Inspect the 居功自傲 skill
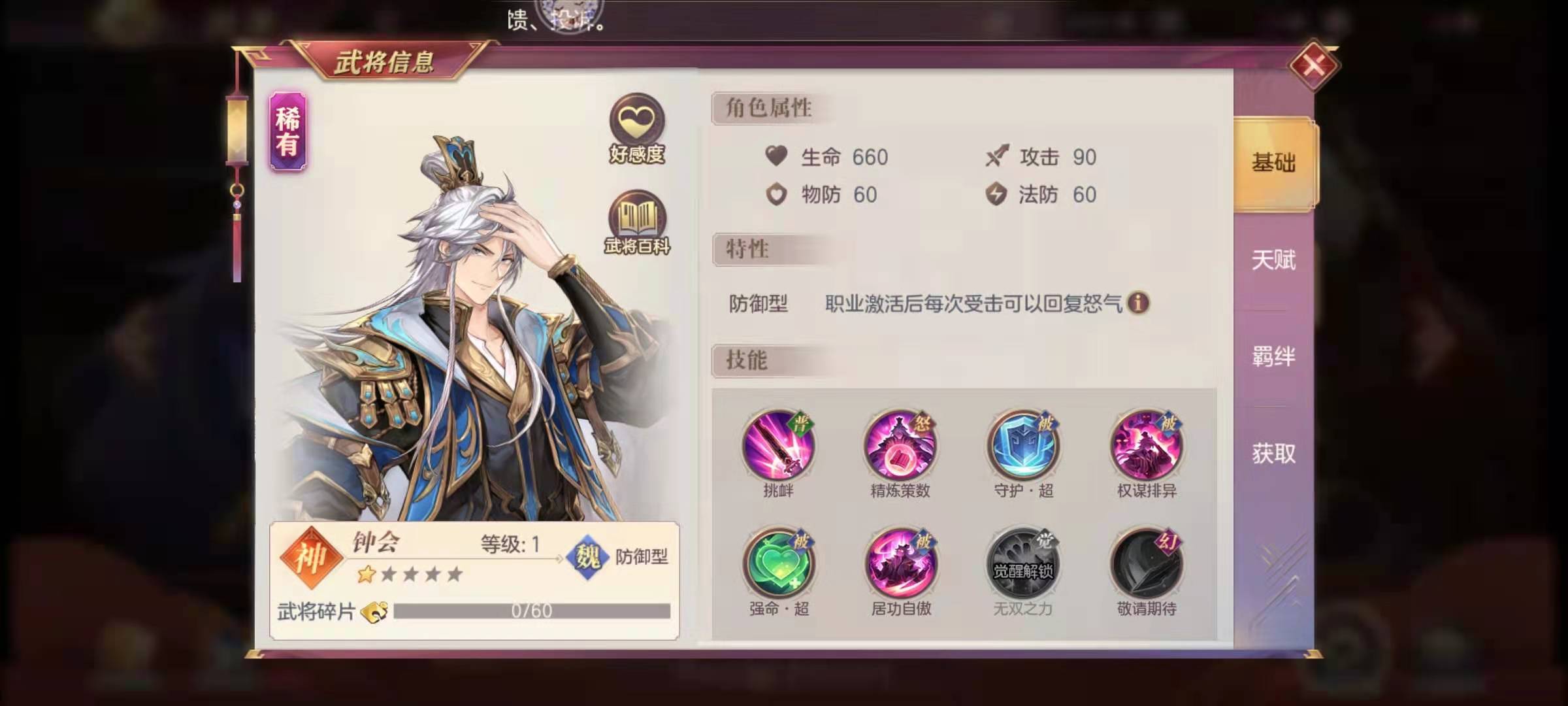 [x=902, y=563]
